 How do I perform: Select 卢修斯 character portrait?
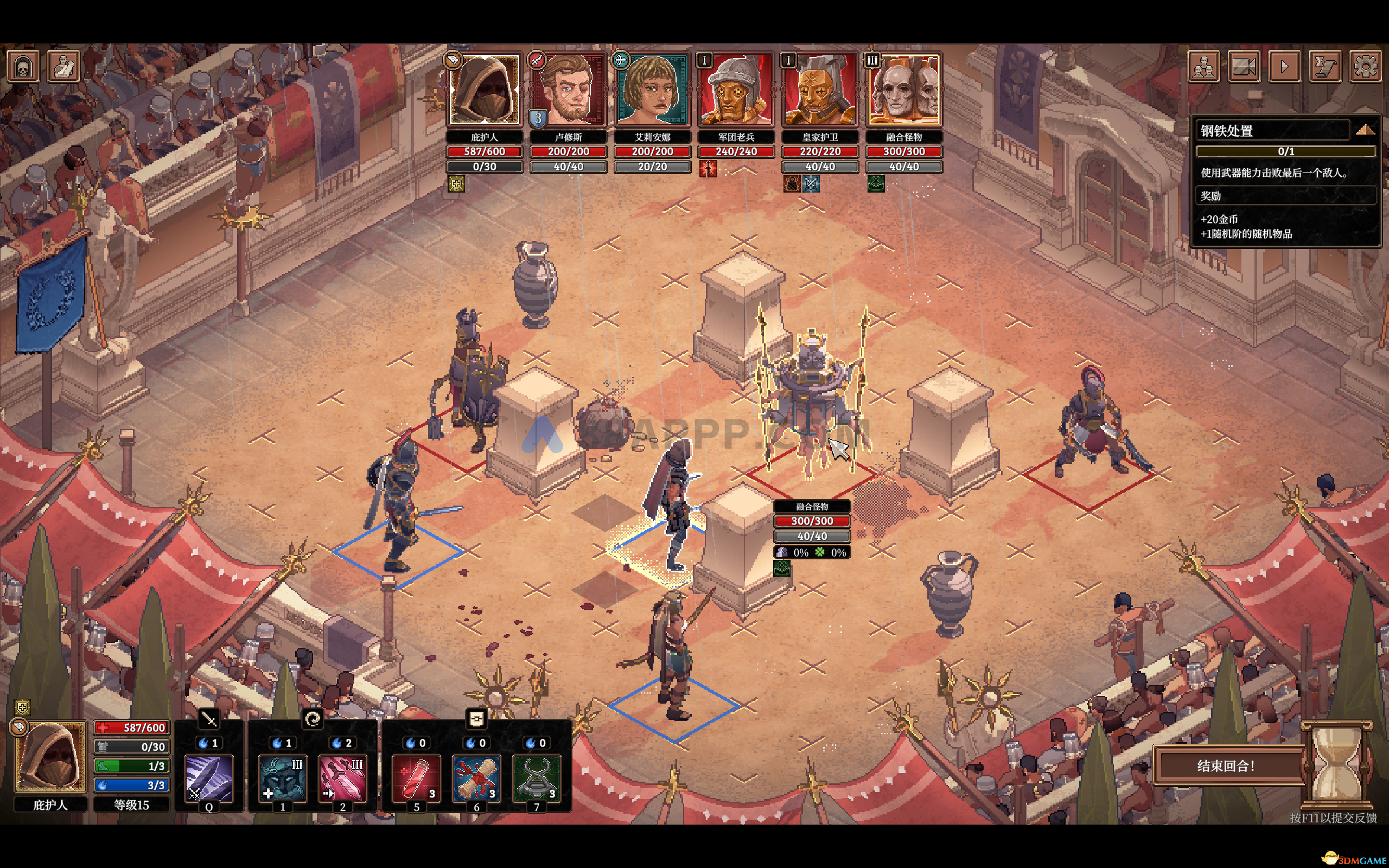click(568, 90)
